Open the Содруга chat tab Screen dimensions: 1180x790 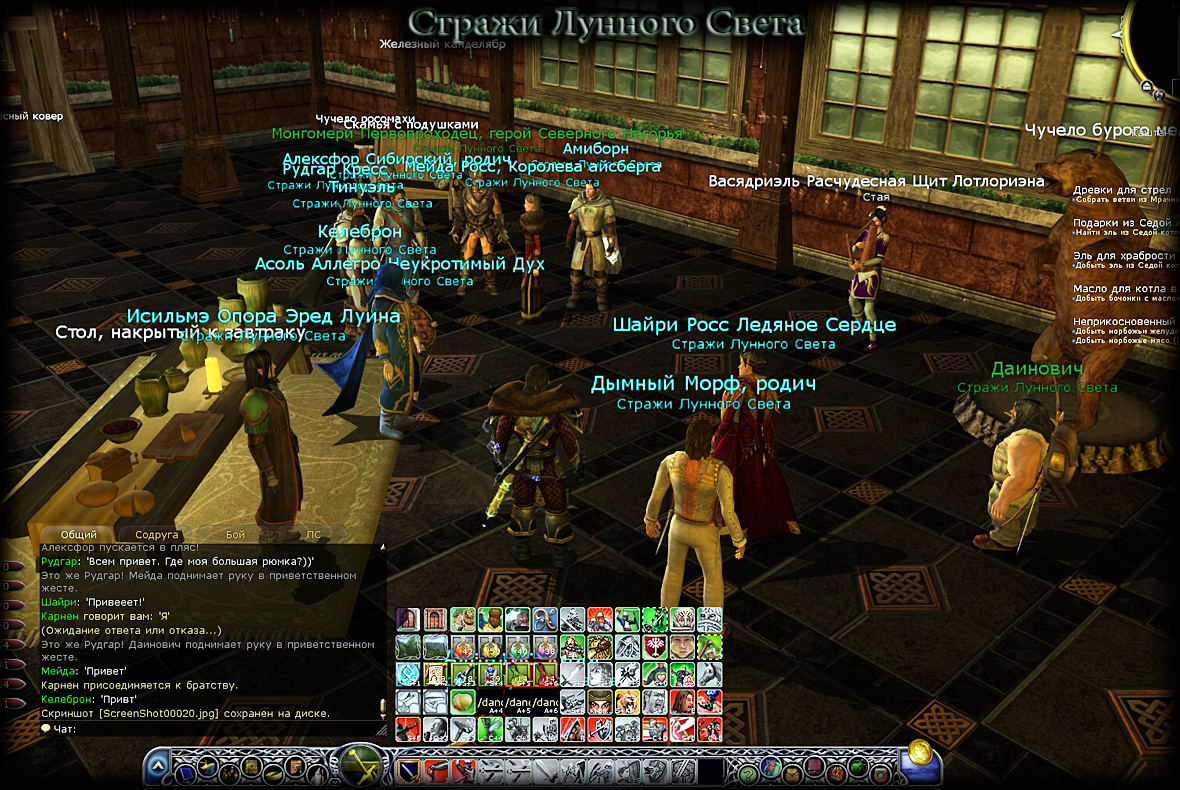pos(156,535)
